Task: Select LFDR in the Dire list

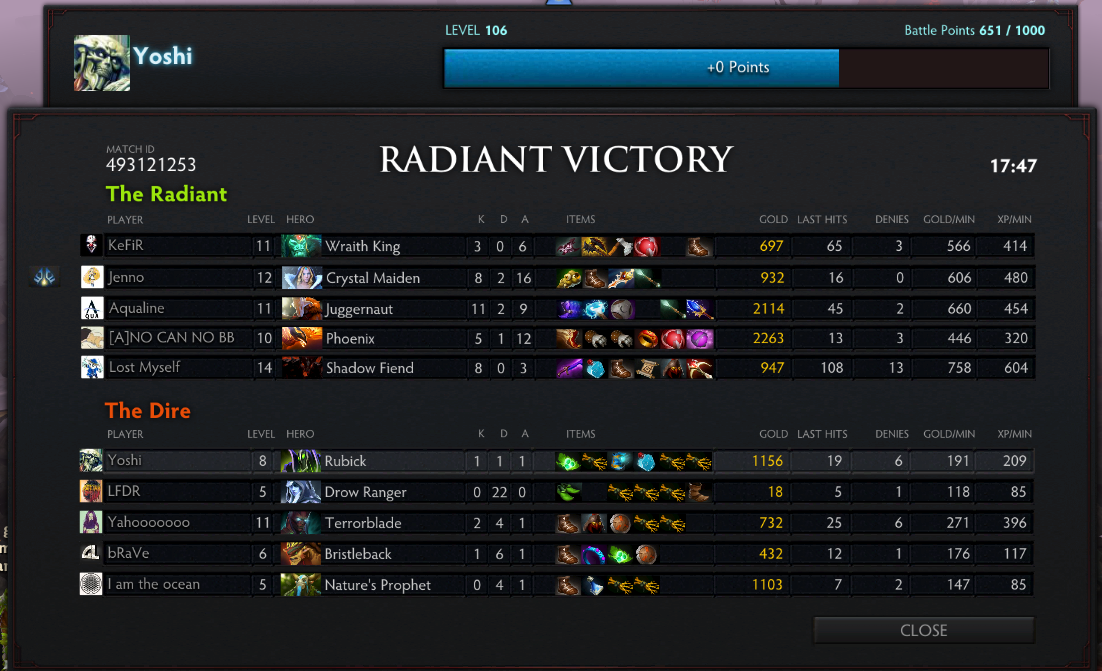Action: [x=124, y=491]
